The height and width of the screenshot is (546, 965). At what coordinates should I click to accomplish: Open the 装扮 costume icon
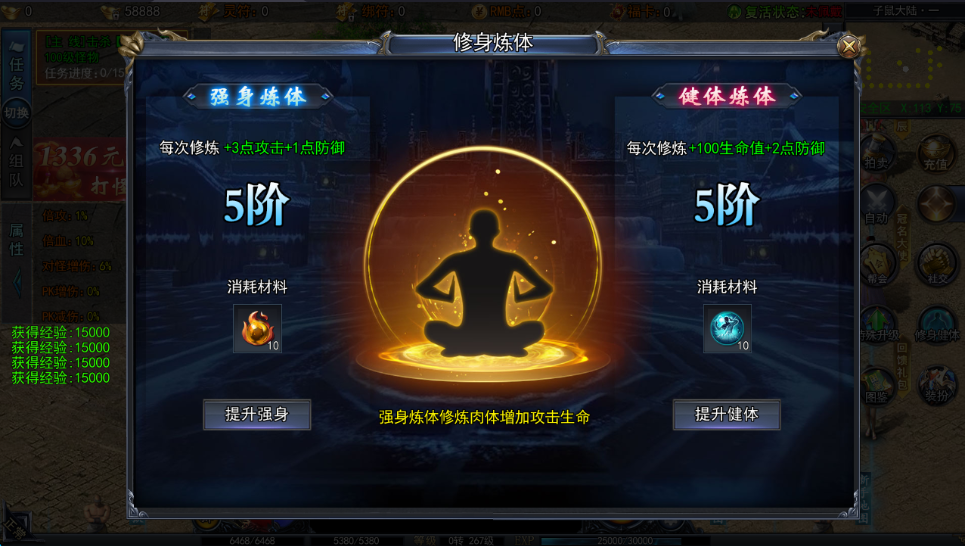click(x=935, y=387)
